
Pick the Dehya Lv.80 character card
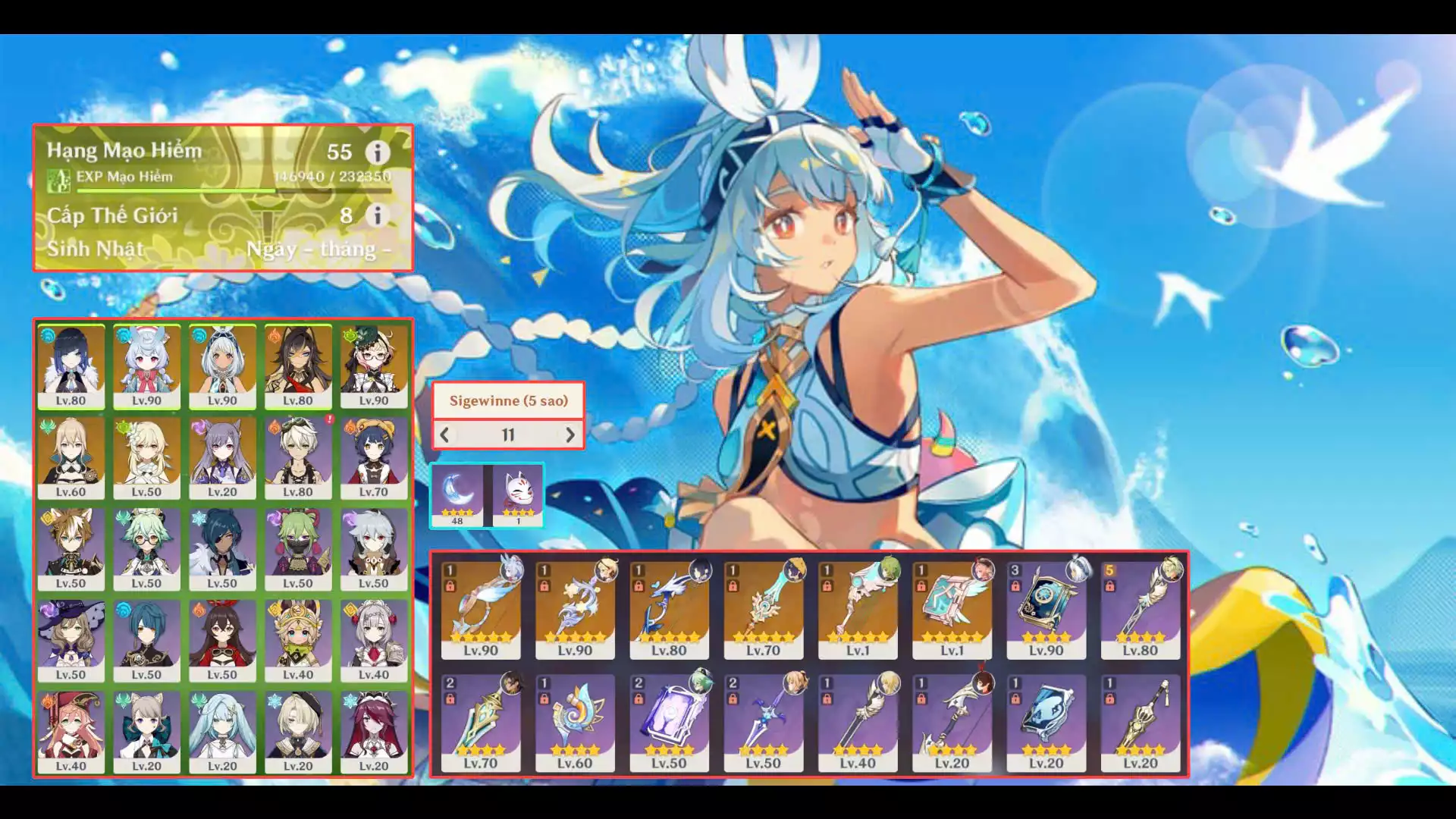(298, 367)
